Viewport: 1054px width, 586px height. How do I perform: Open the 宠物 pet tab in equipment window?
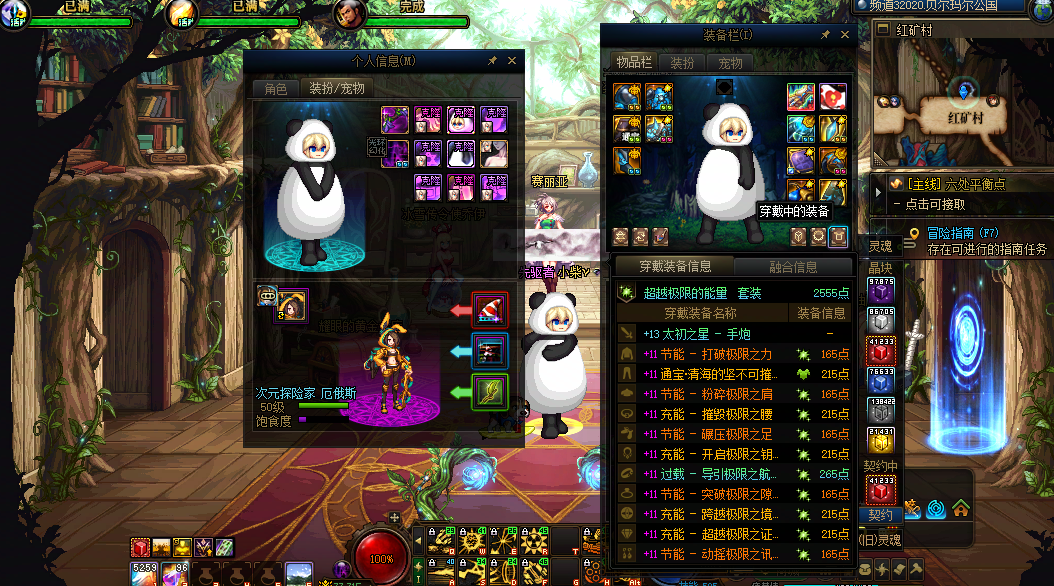pyautogui.click(x=730, y=62)
